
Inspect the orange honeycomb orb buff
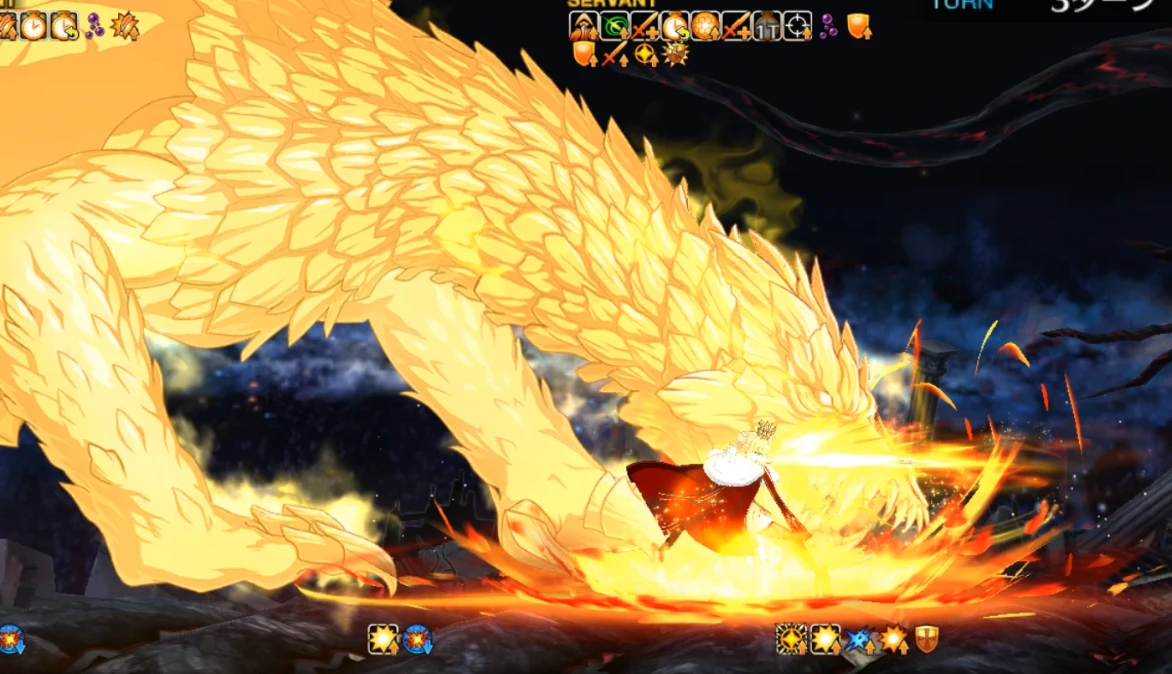(x=705, y=26)
